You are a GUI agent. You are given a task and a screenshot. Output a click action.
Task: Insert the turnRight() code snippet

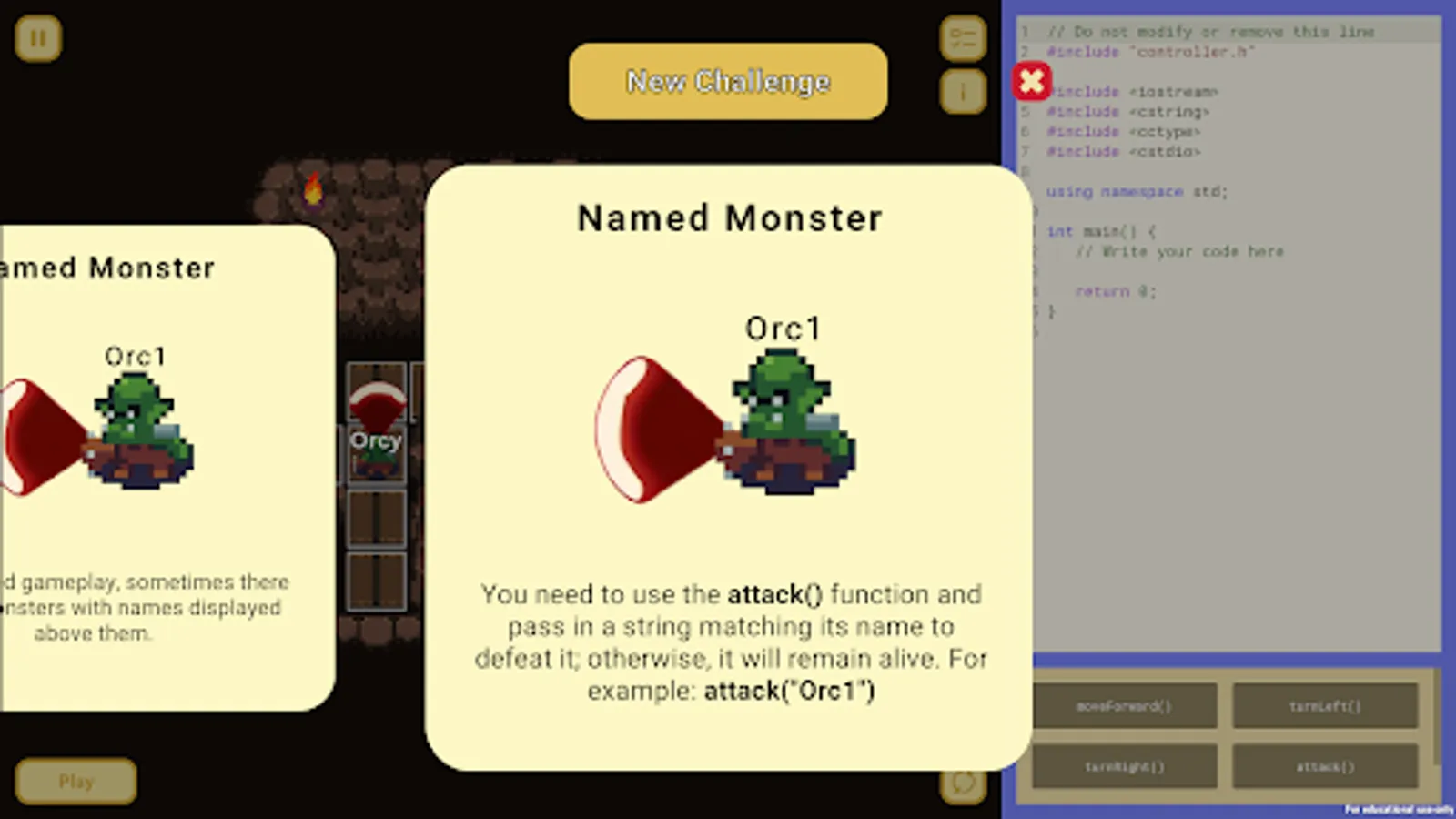coord(1126,765)
